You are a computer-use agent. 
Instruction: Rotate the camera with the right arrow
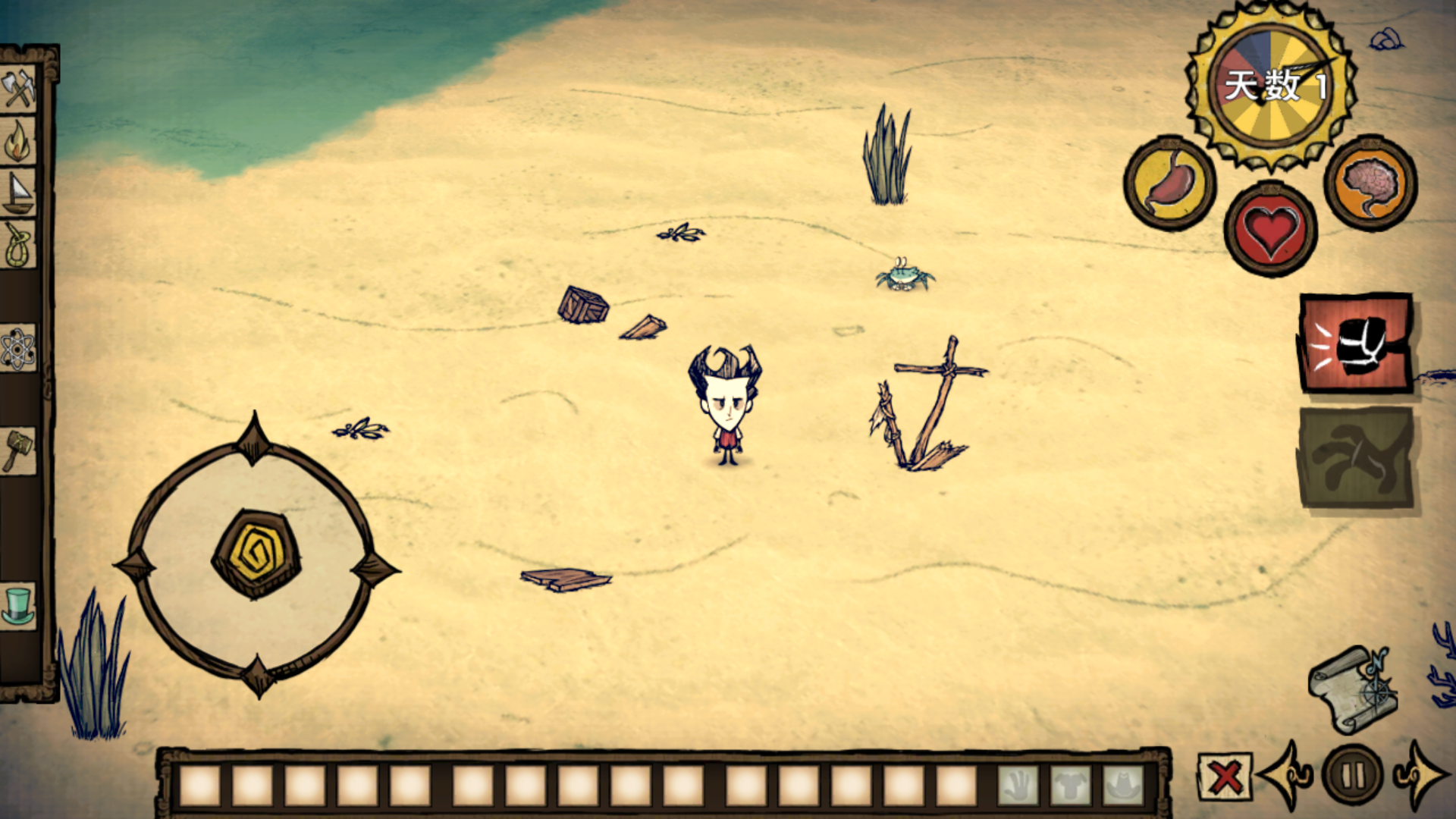(x=1420, y=775)
